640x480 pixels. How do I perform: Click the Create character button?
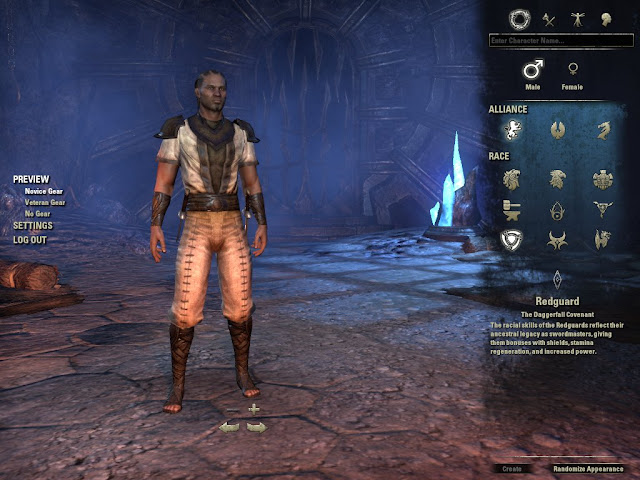tap(511, 468)
